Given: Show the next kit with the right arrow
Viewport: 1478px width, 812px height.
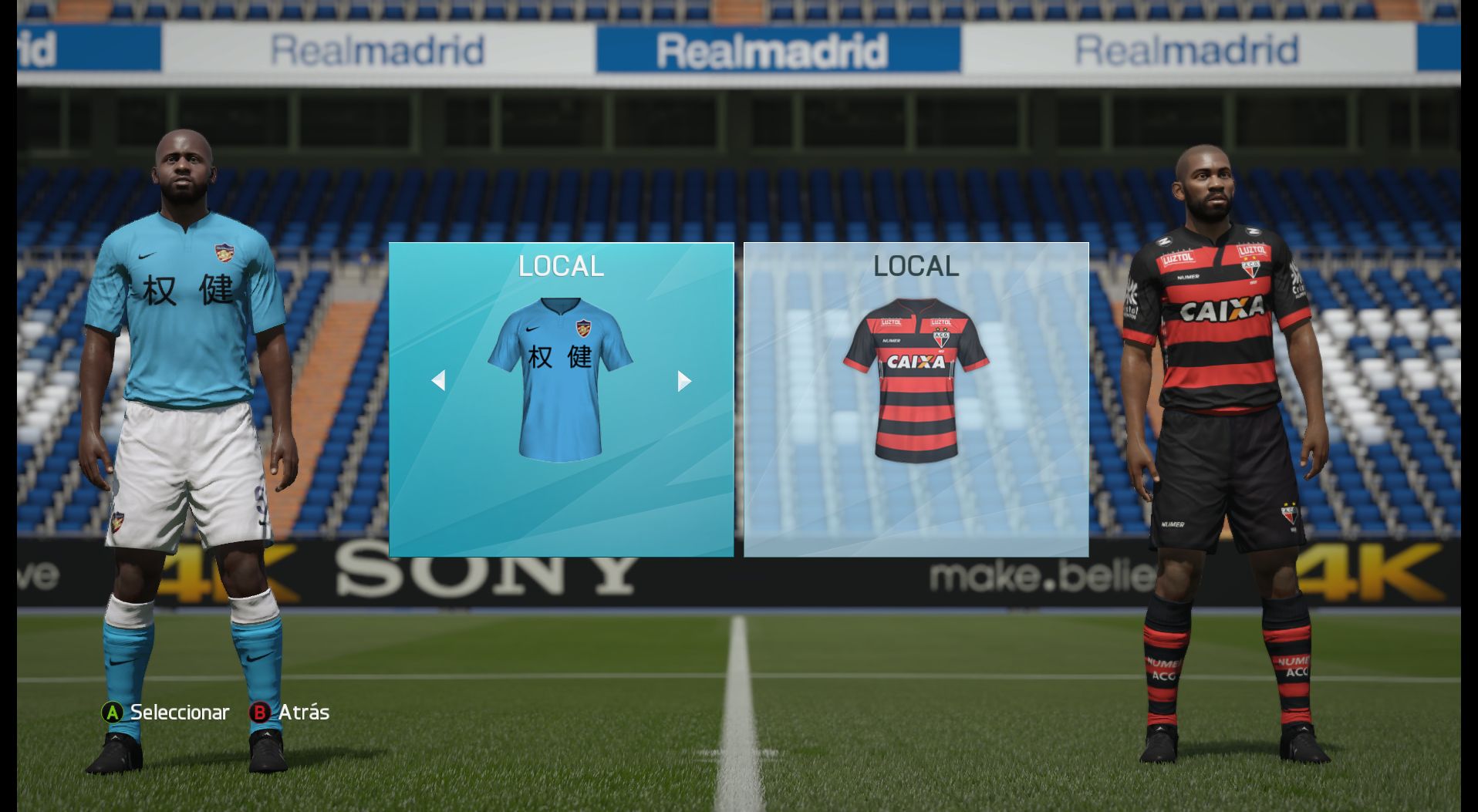Looking at the screenshot, I should pos(683,380).
